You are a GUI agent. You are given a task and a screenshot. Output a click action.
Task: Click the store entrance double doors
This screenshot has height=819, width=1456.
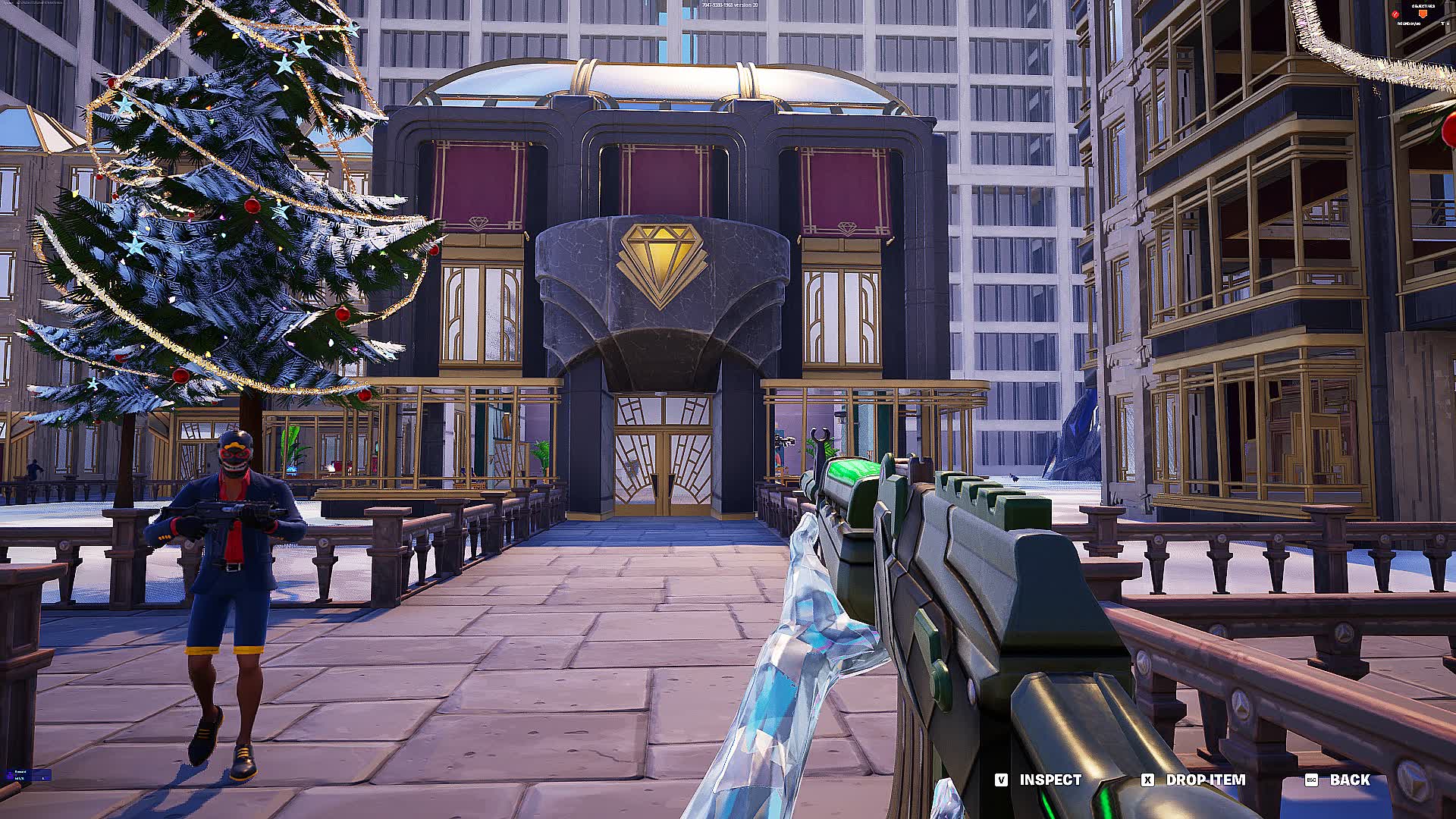(x=662, y=470)
